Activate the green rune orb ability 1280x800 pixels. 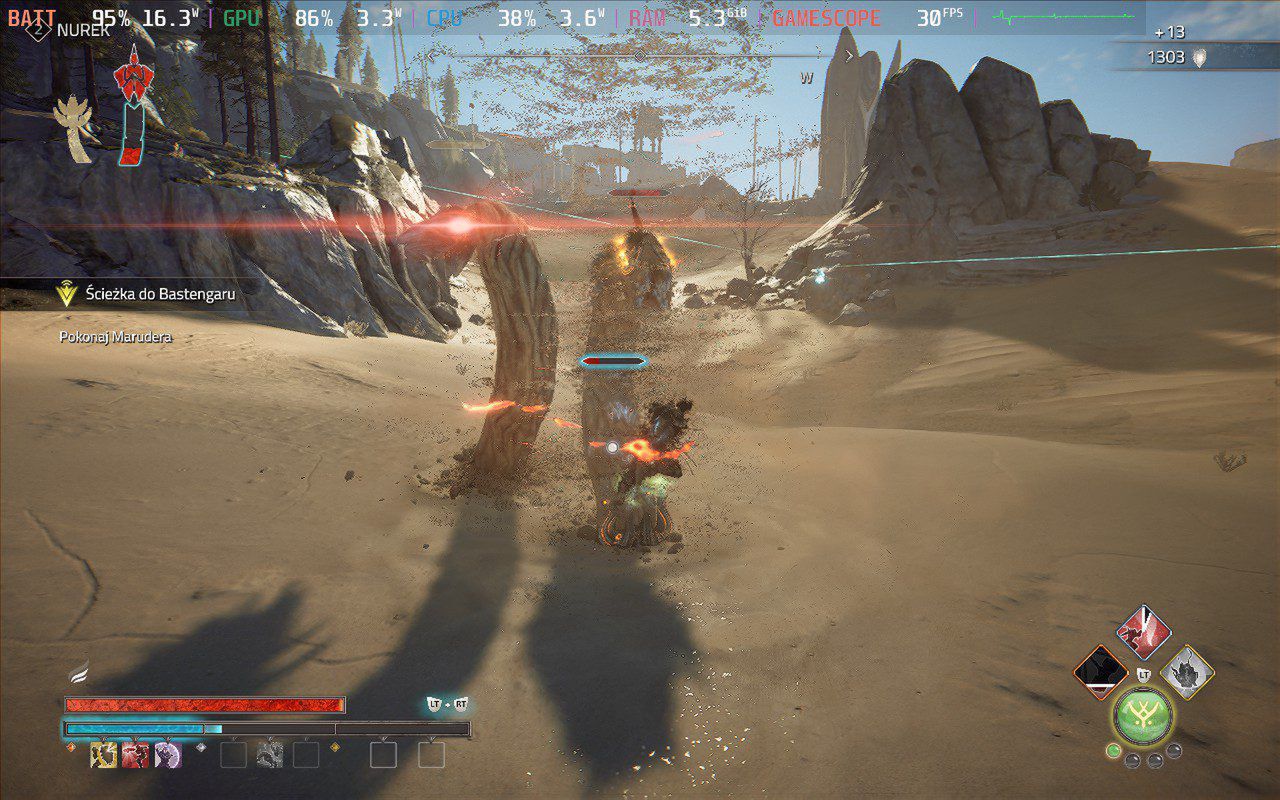[x=1143, y=716]
